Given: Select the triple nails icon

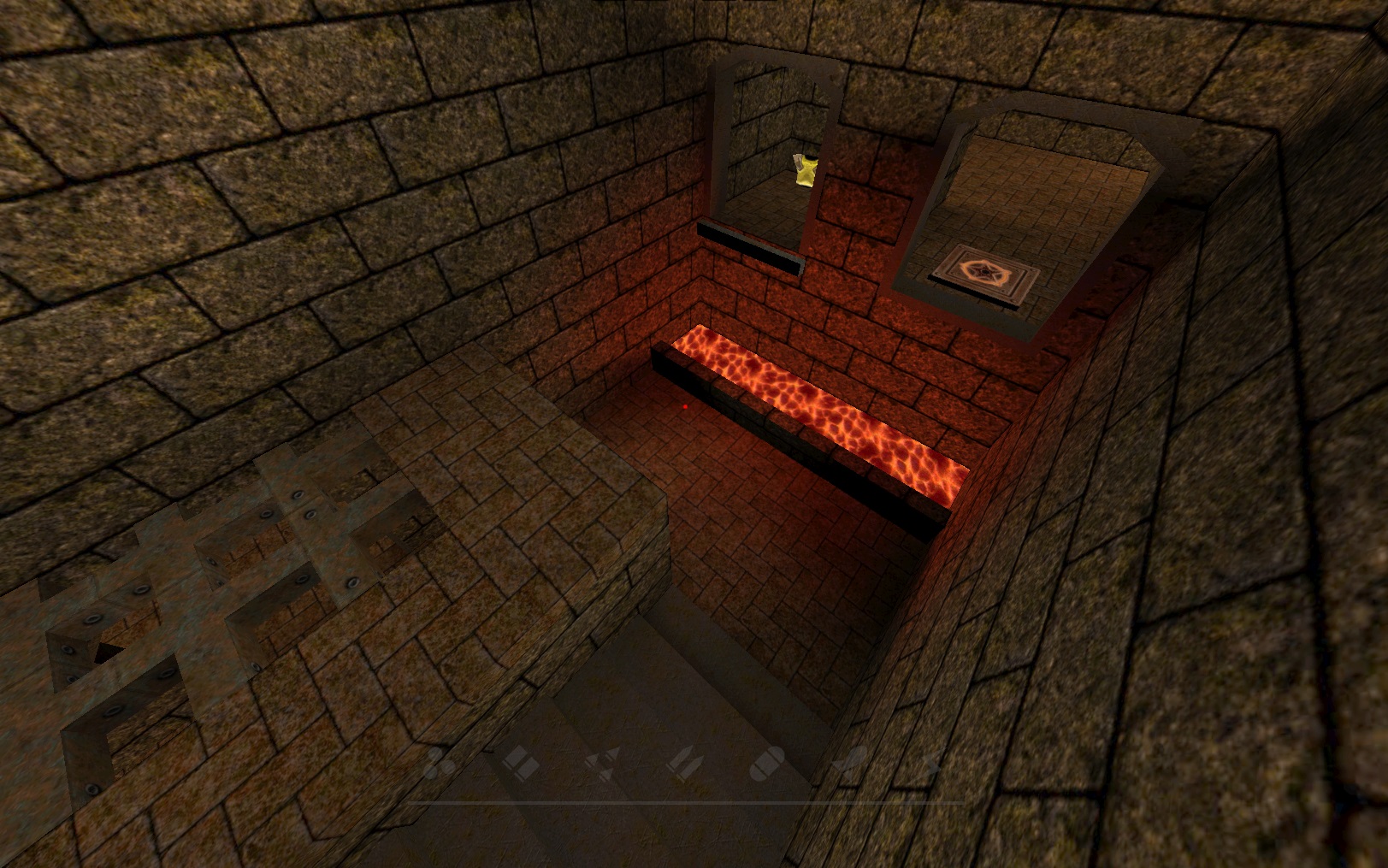Looking at the screenshot, I should pyautogui.click(x=602, y=762).
